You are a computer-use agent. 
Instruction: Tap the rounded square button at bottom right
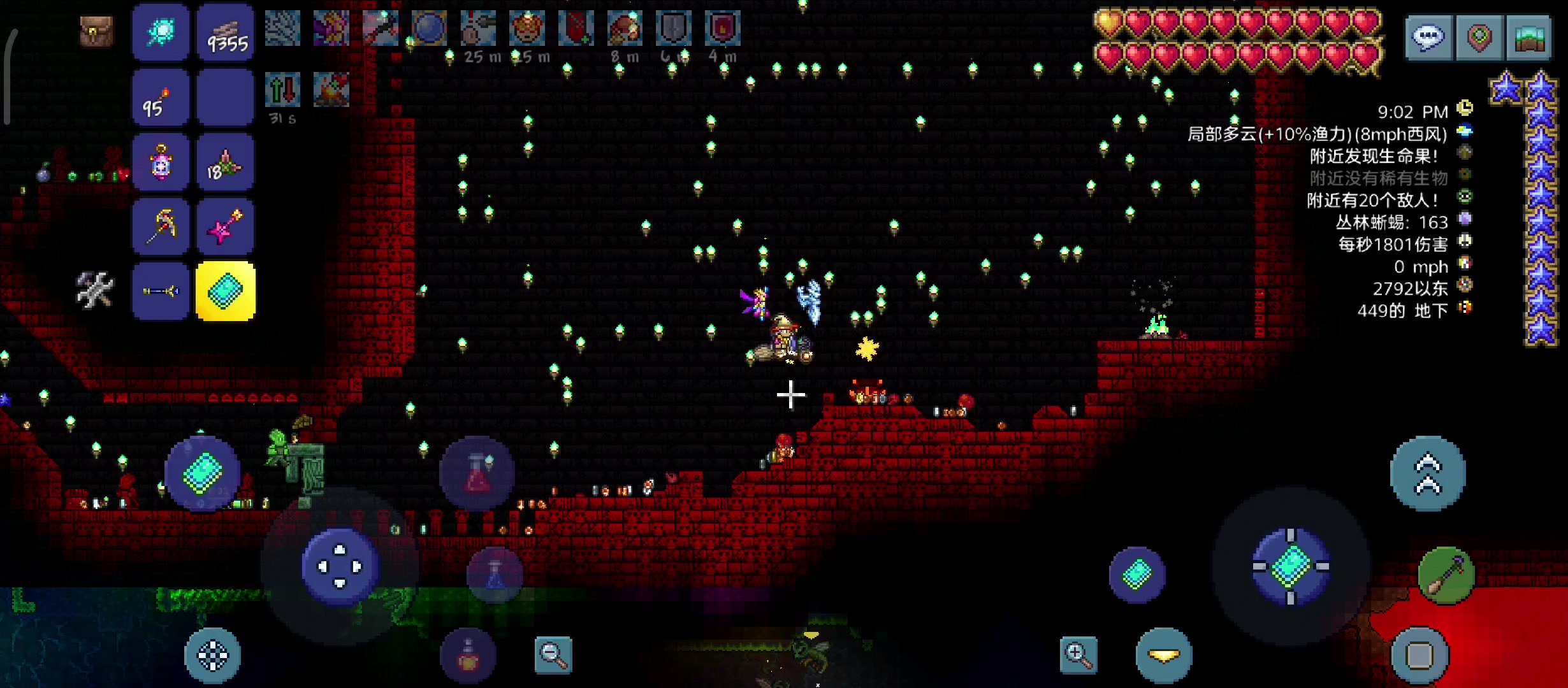[1419, 655]
